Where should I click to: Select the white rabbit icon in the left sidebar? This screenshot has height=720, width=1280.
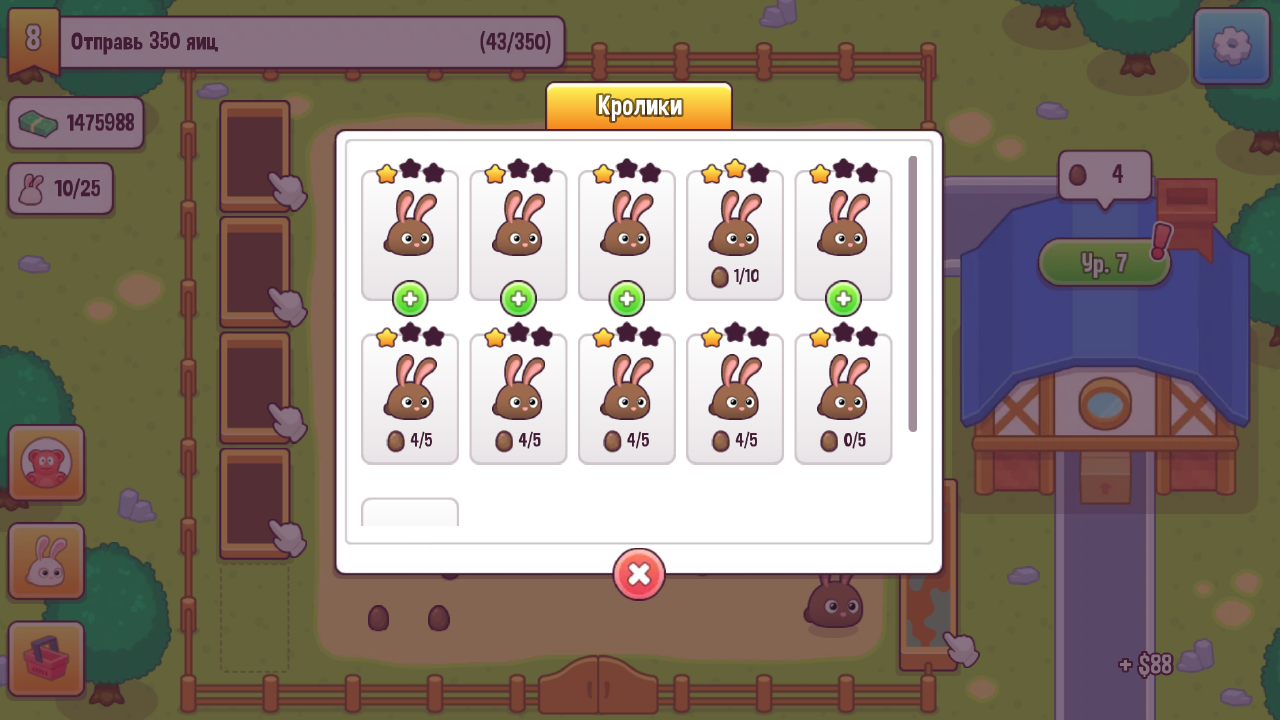pos(46,561)
